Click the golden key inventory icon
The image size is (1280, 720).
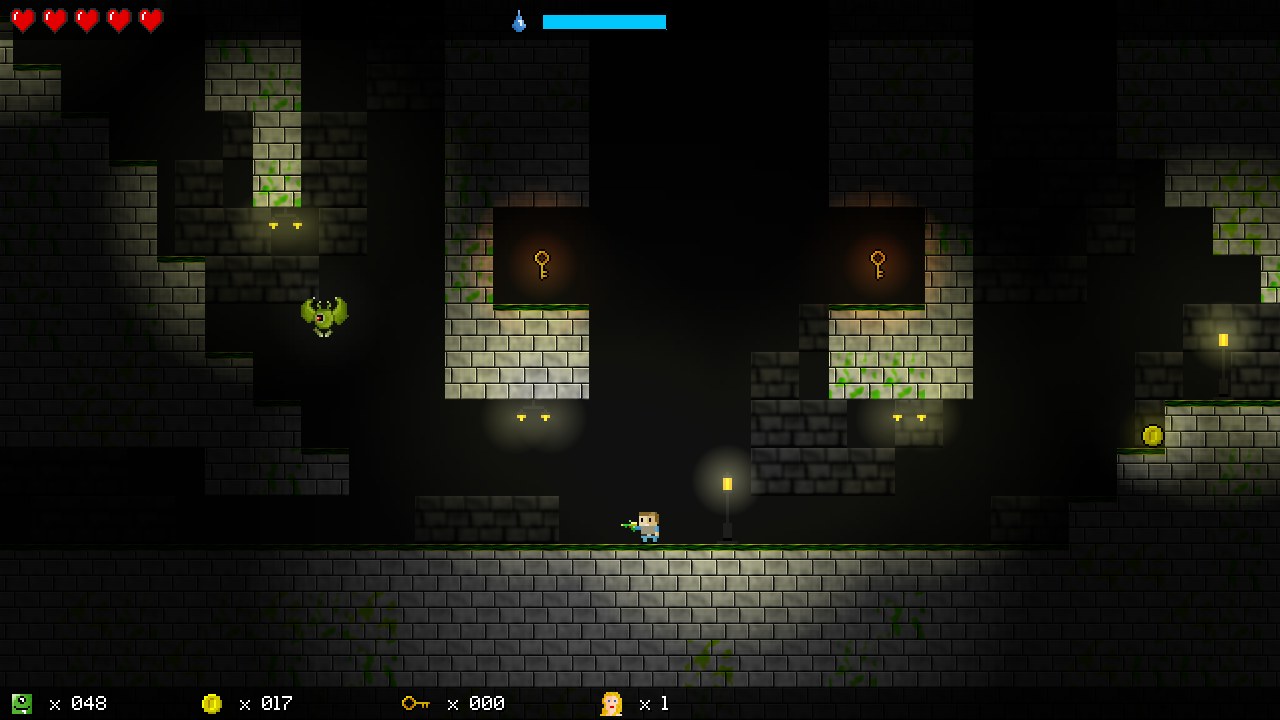click(x=415, y=704)
